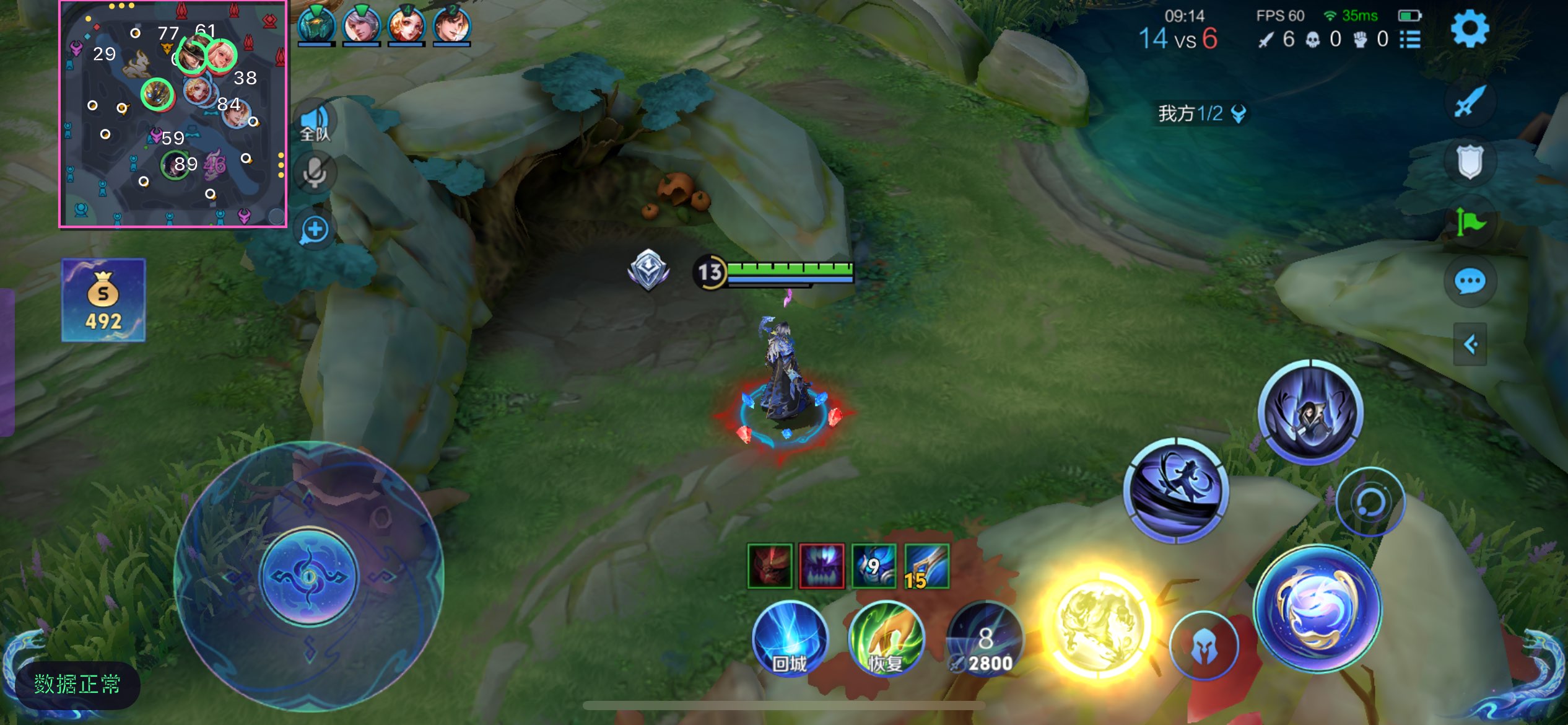Open the chat speech bubble
This screenshot has height=725, width=1568.
pos(1470,282)
